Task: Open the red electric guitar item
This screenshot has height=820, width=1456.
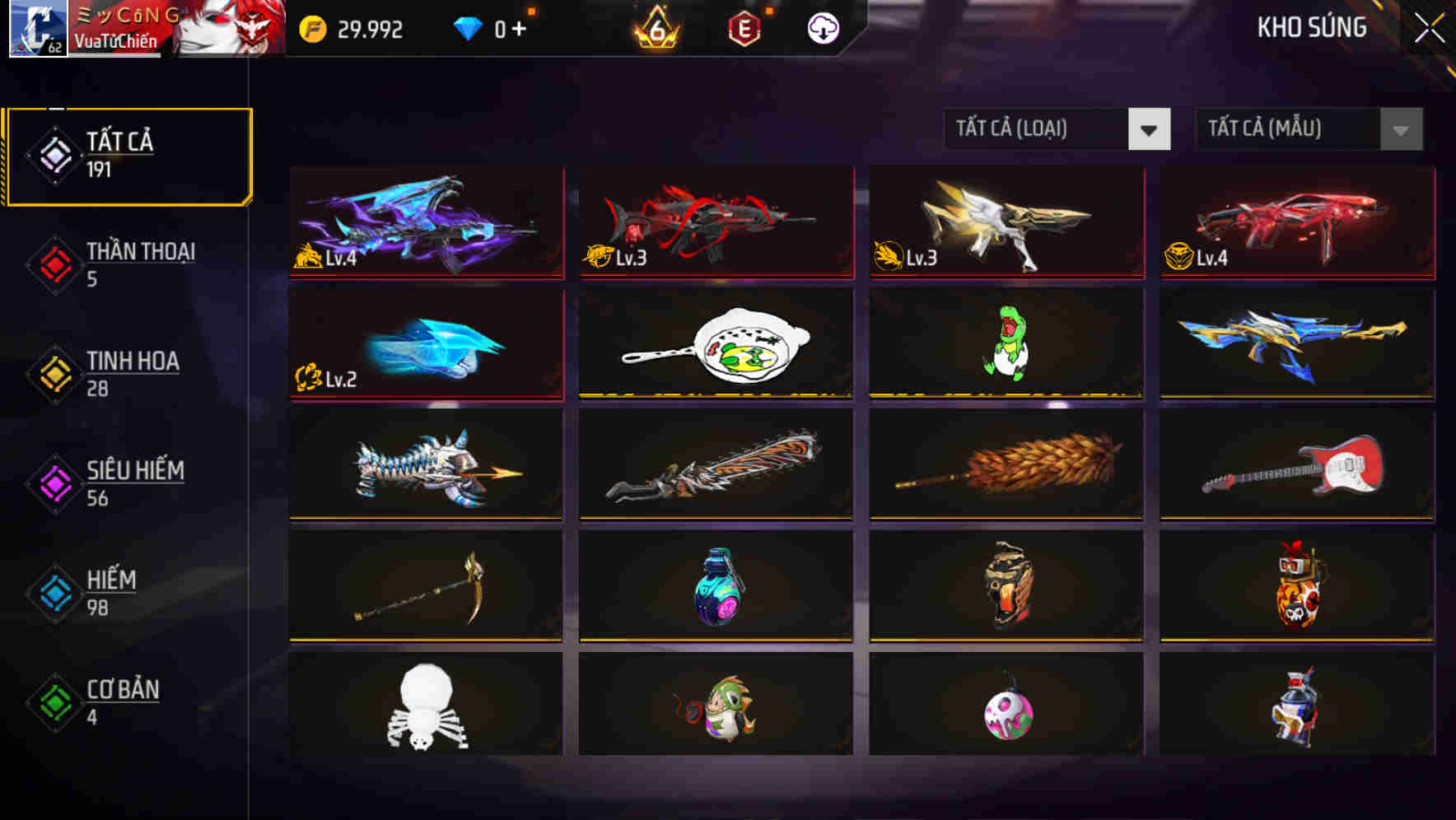Action: pyautogui.click(x=1296, y=465)
